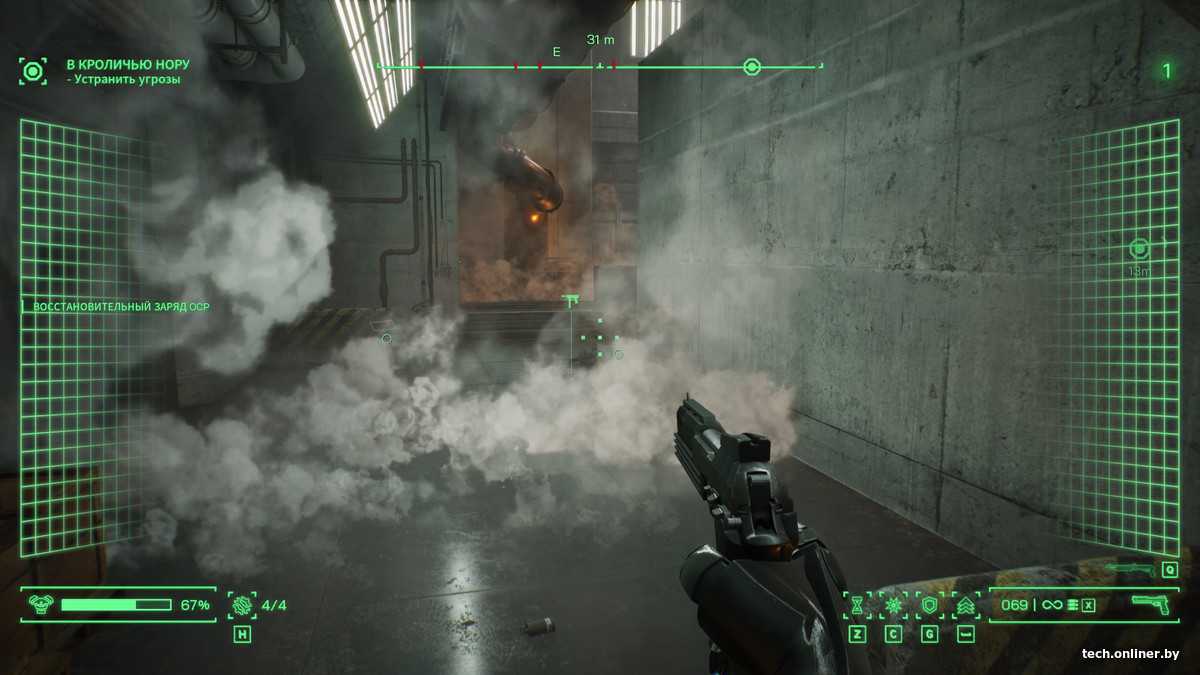Click the armor health status icon
Viewport: 1200px width, 675px height.
(x=41, y=604)
